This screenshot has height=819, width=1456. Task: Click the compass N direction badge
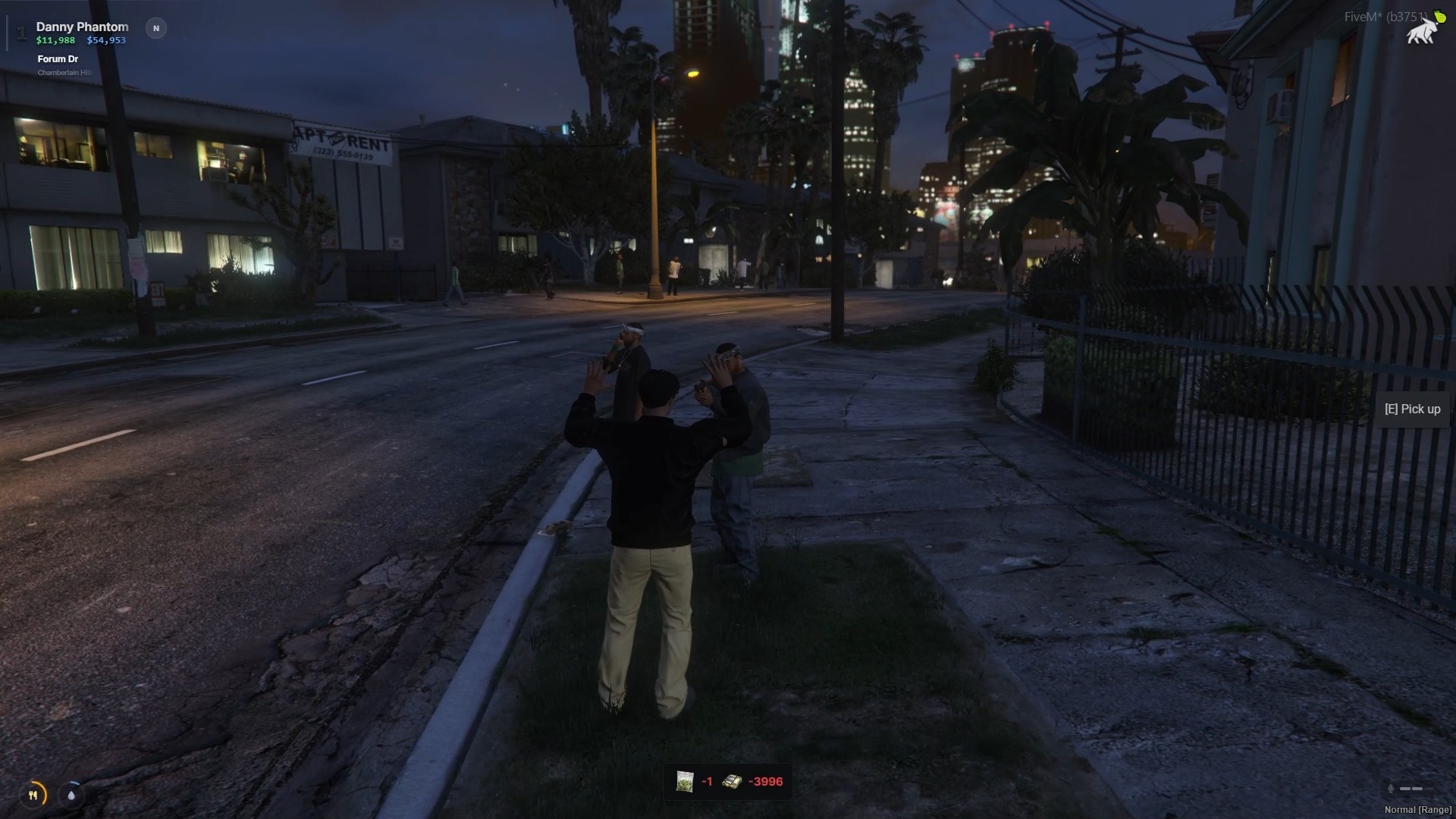(156, 29)
